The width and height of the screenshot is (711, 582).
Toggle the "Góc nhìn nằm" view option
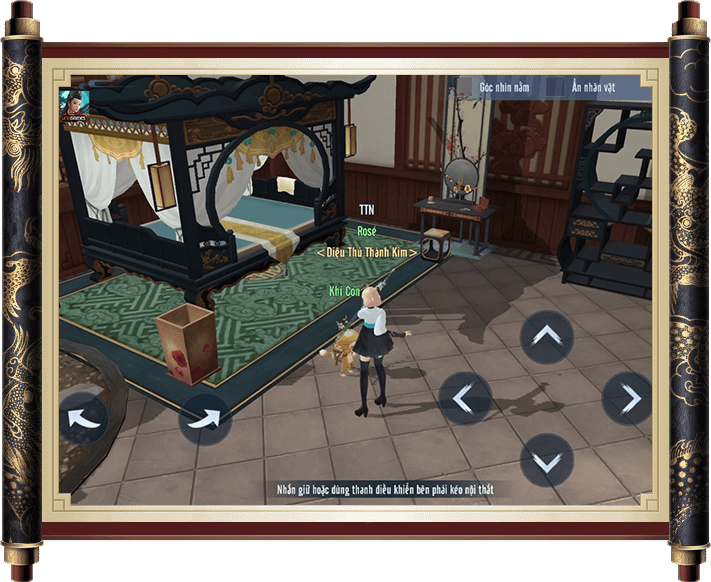463,86
